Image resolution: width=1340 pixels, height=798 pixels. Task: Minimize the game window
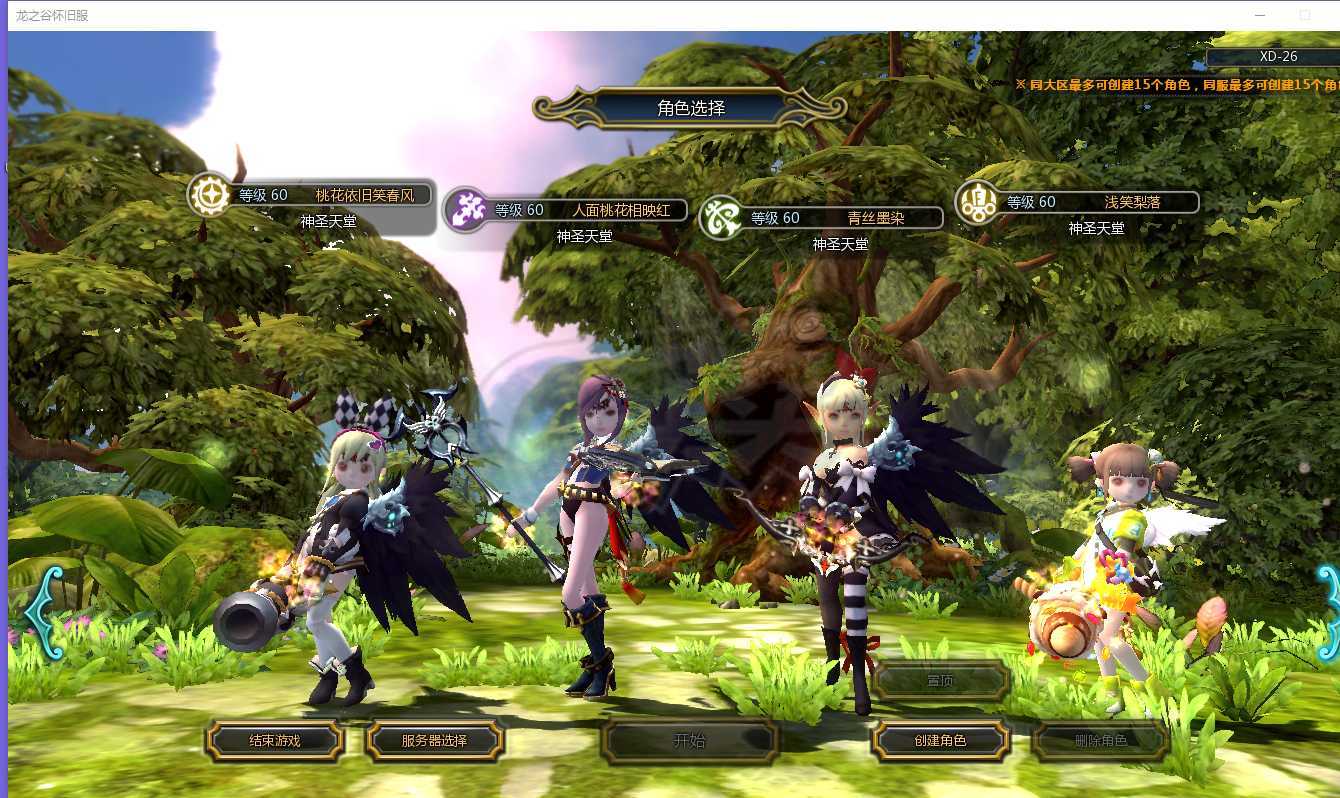coord(1262,15)
